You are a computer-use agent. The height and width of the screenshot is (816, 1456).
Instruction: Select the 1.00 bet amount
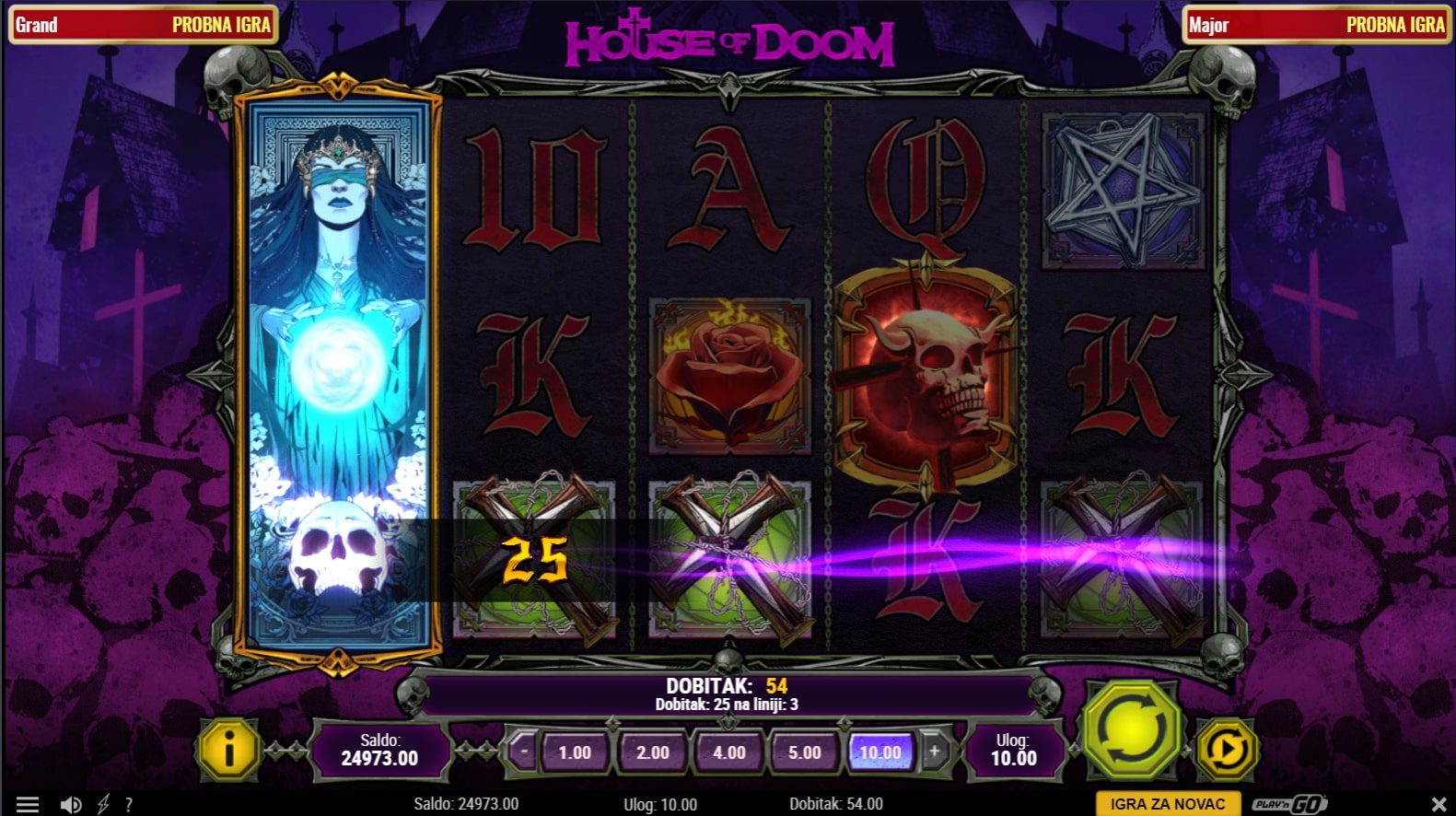click(575, 752)
